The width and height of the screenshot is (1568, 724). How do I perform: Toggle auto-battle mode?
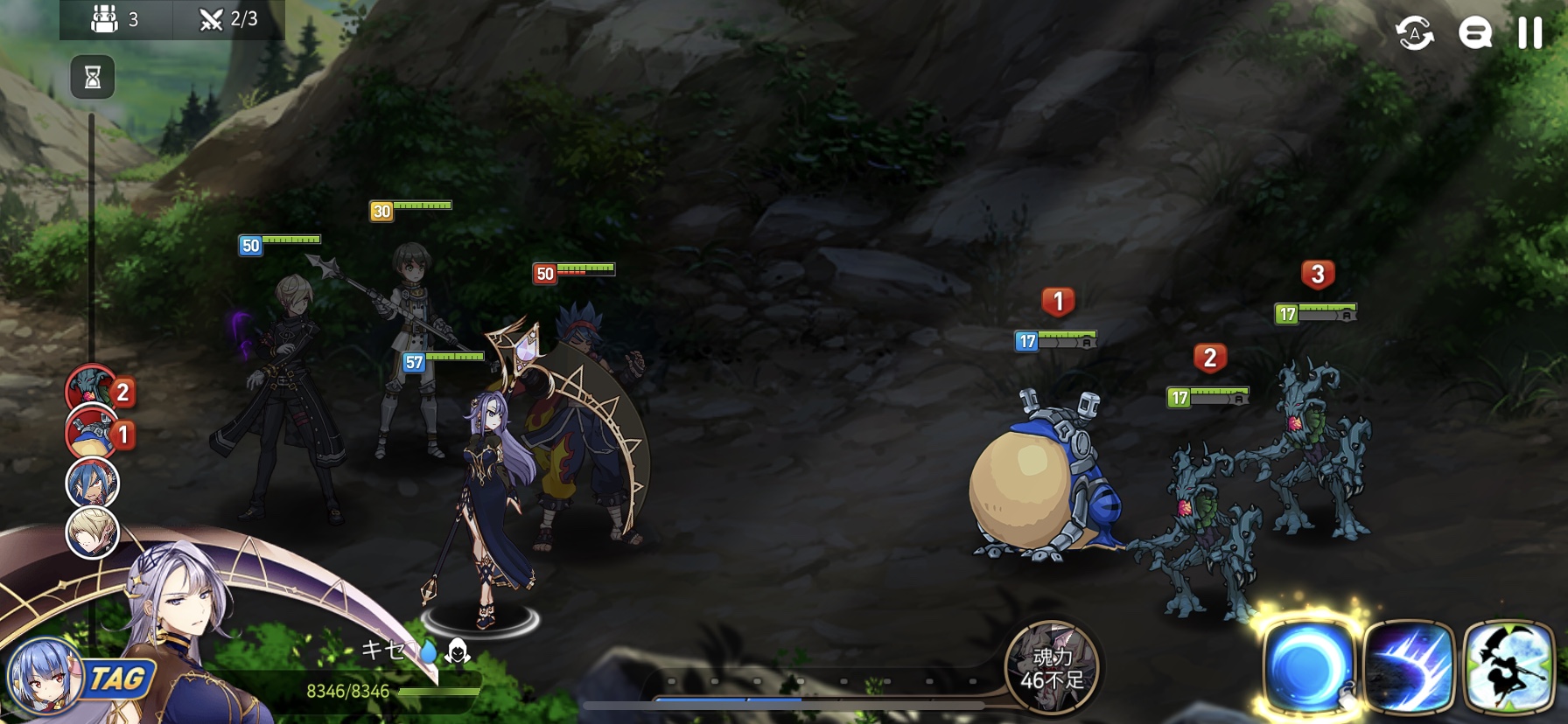pos(1414,34)
